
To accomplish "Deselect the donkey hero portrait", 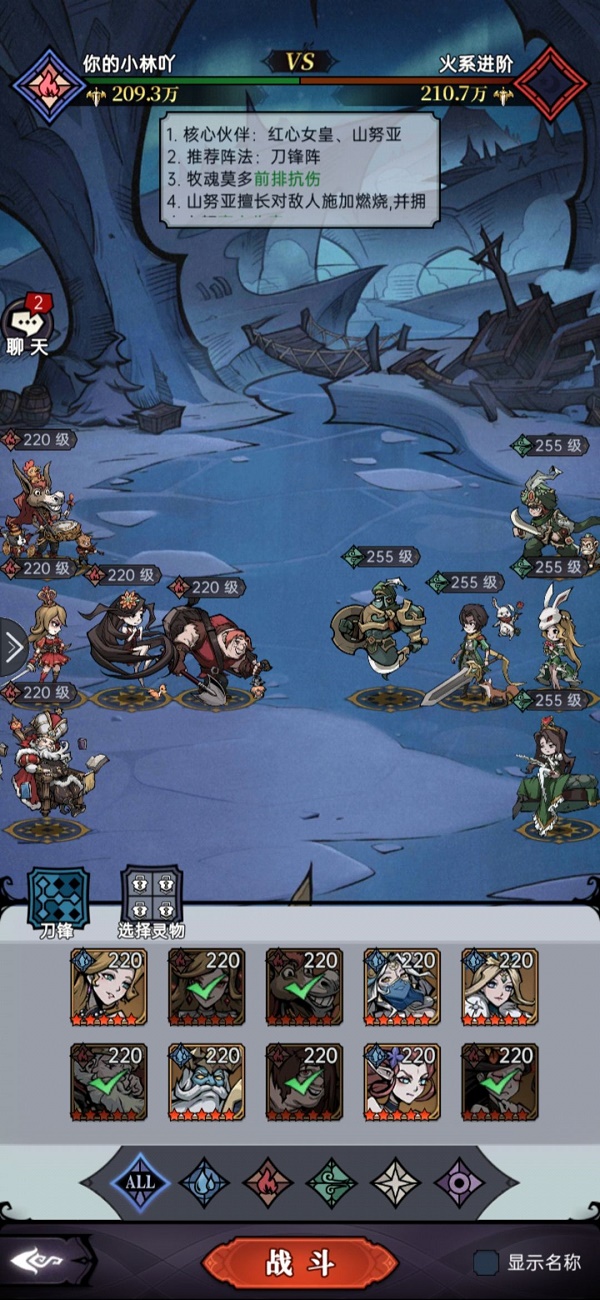I will click(304, 987).
